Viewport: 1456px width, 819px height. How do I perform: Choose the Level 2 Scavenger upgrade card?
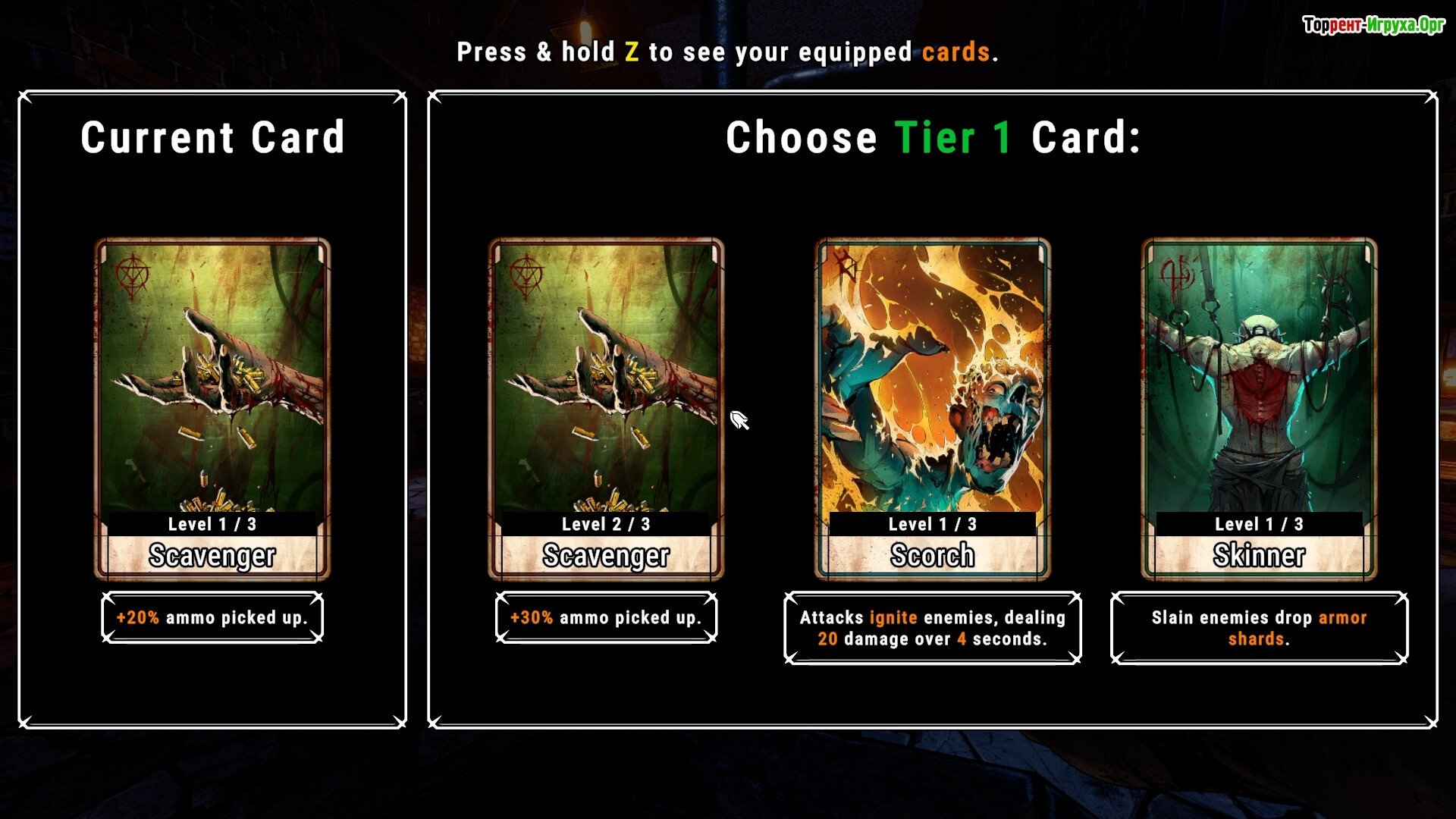coord(606,409)
